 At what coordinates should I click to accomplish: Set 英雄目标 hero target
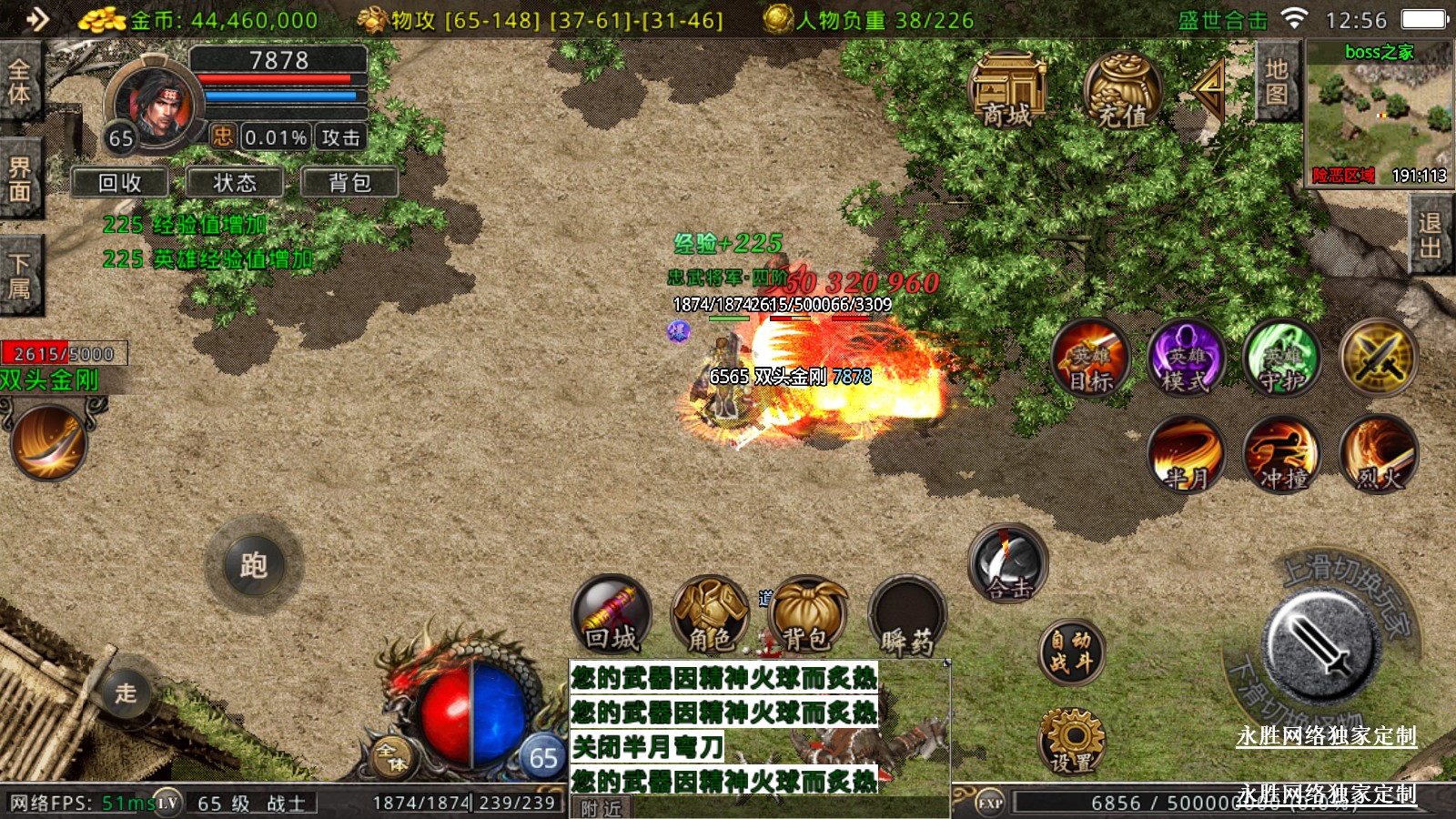pyautogui.click(x=1090, y=358)
